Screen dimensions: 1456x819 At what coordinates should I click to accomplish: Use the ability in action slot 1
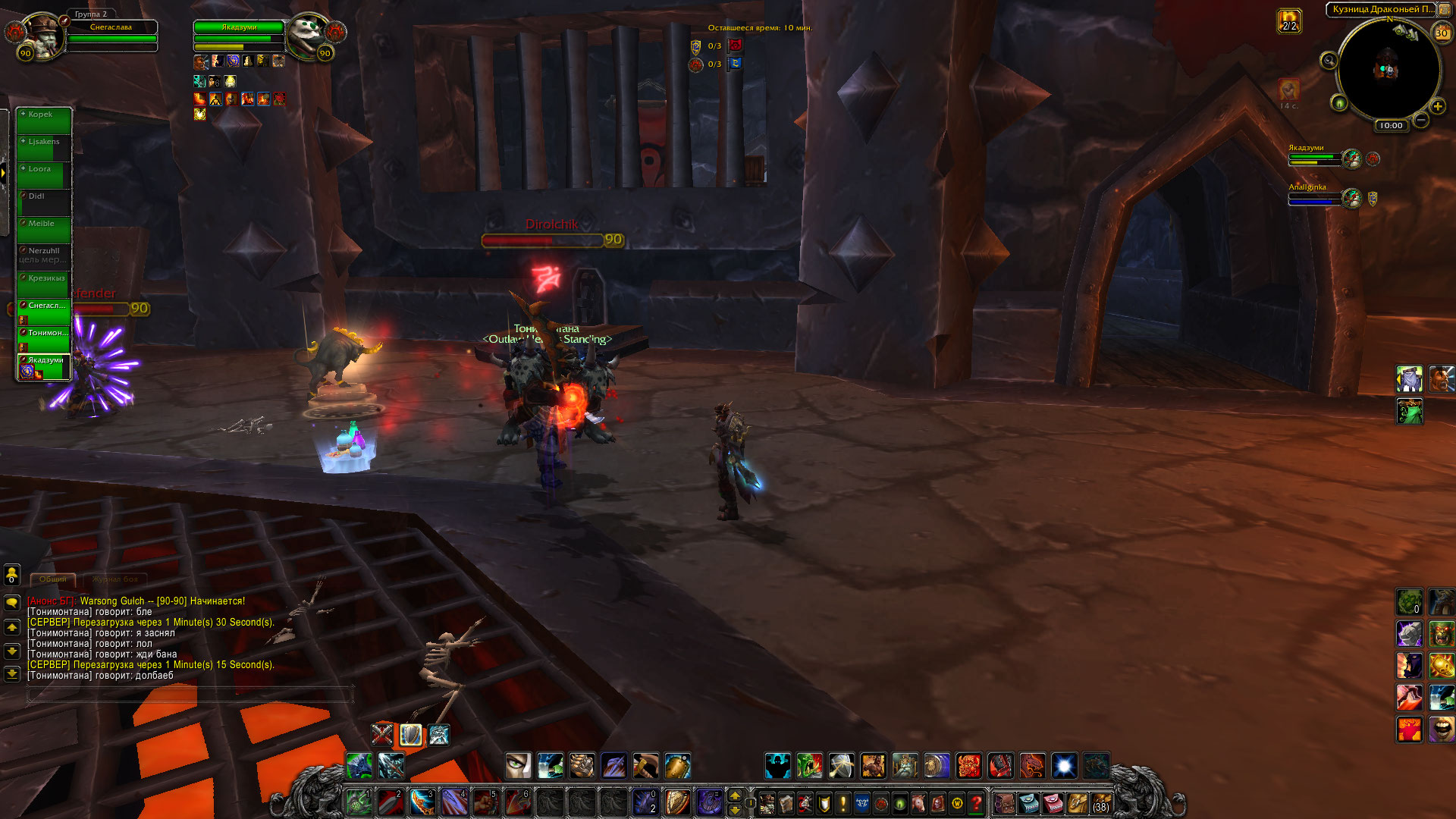click(x=359, y=802)
